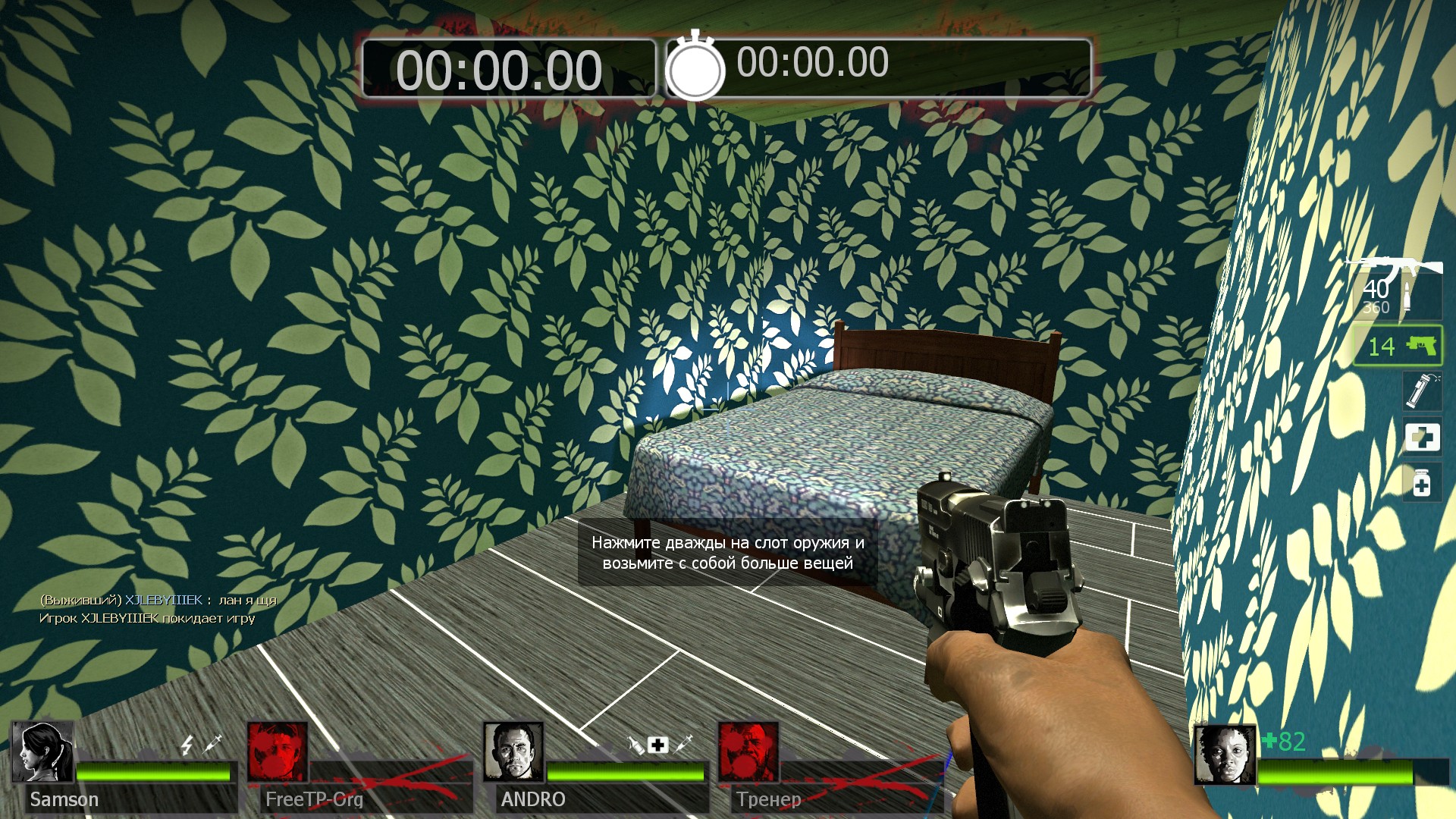Choose the green pistol weapon slot
The height and width of the screenshot is (819, 1456).
coord(1398,346)
